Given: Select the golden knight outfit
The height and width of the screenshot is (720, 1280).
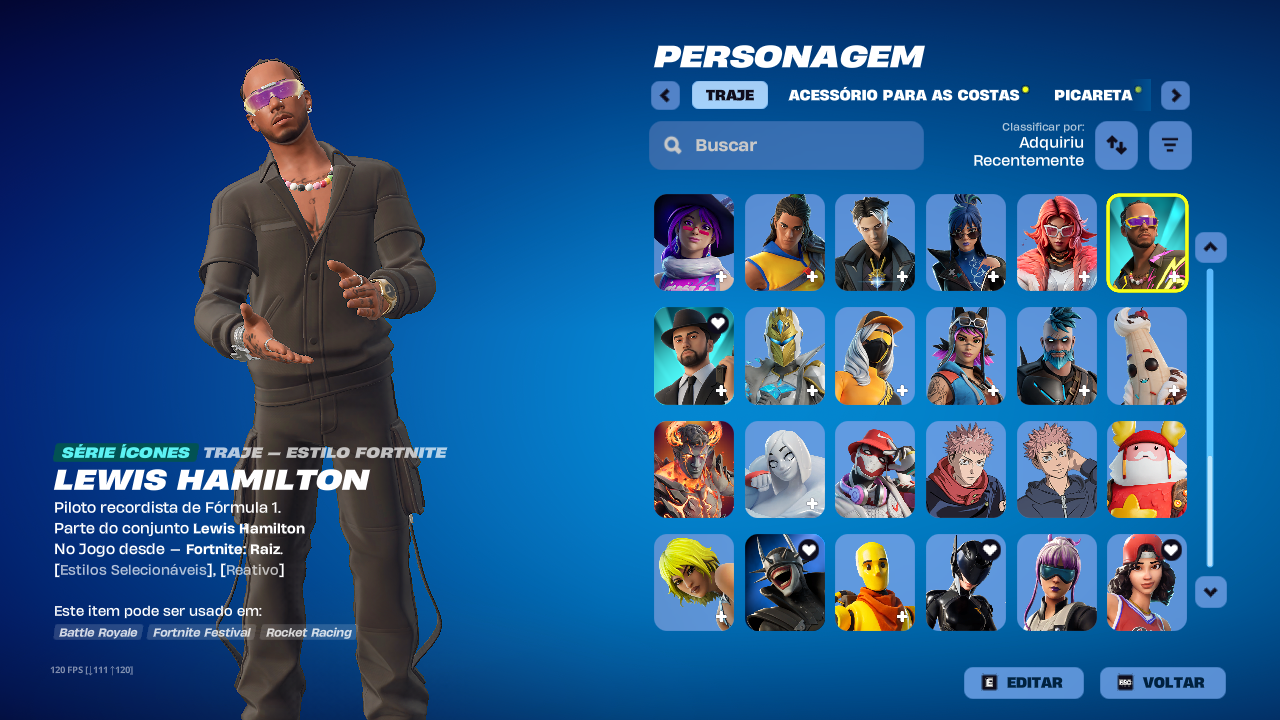Looking at the screenshot, I should 784,356.
